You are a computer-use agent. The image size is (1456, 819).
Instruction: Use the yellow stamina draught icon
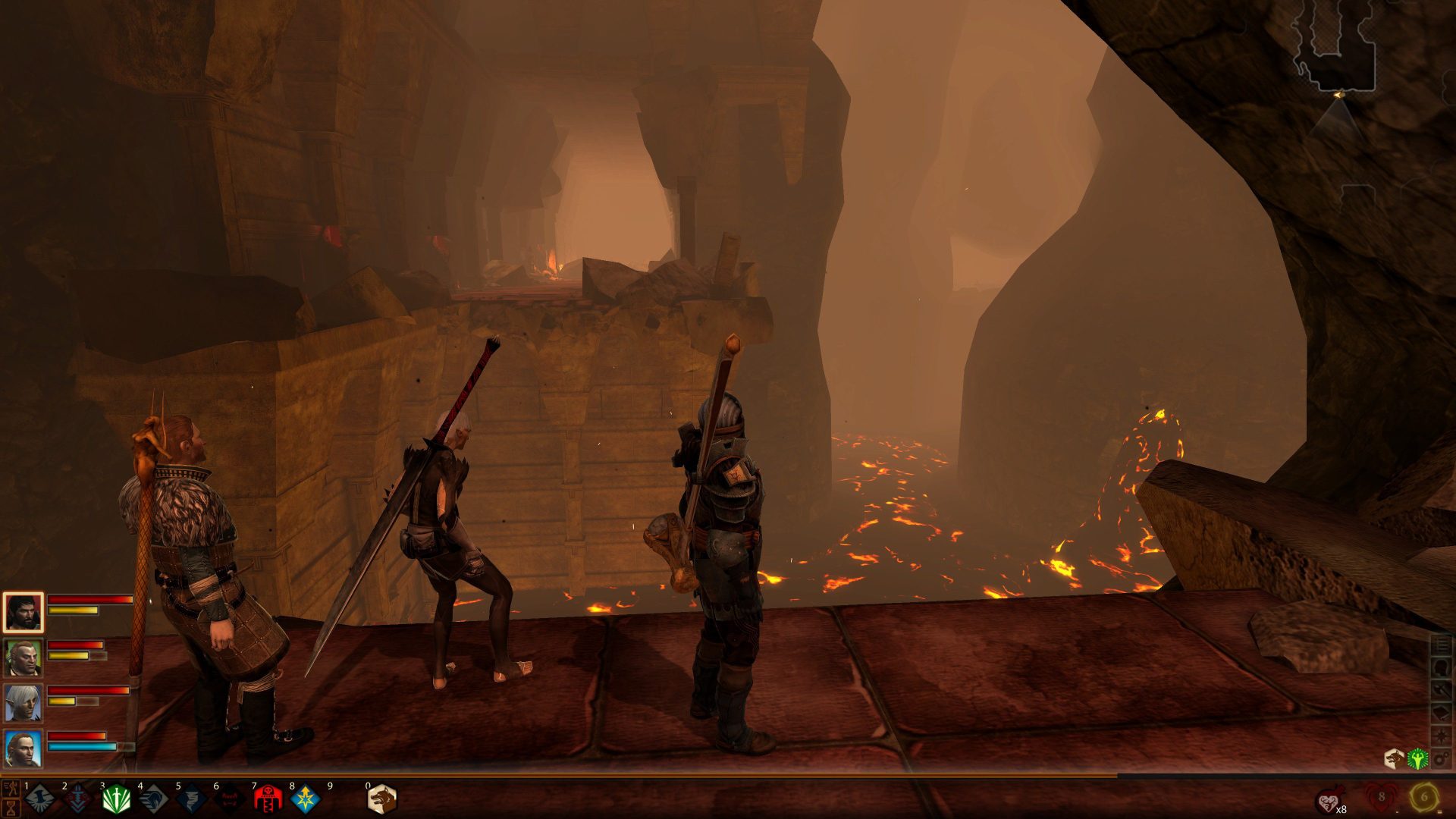click(1423, 798)
